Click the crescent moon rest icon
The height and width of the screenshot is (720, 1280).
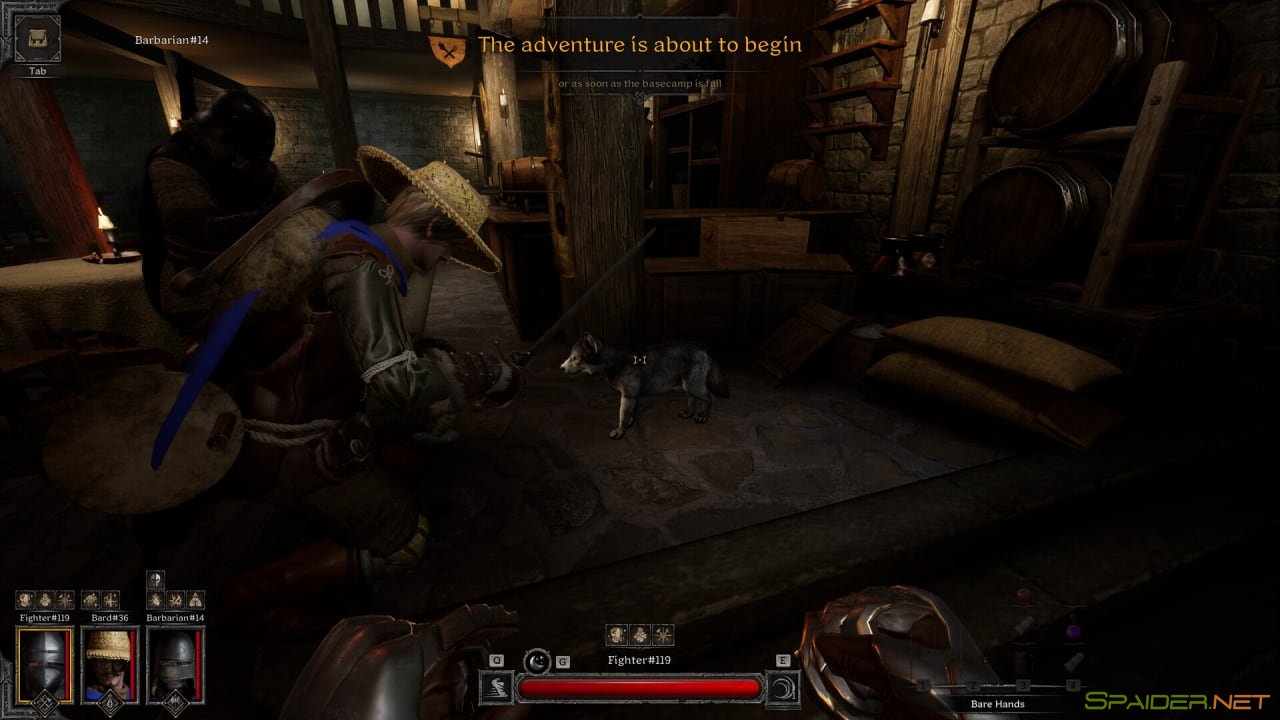[x=538, y=661]
